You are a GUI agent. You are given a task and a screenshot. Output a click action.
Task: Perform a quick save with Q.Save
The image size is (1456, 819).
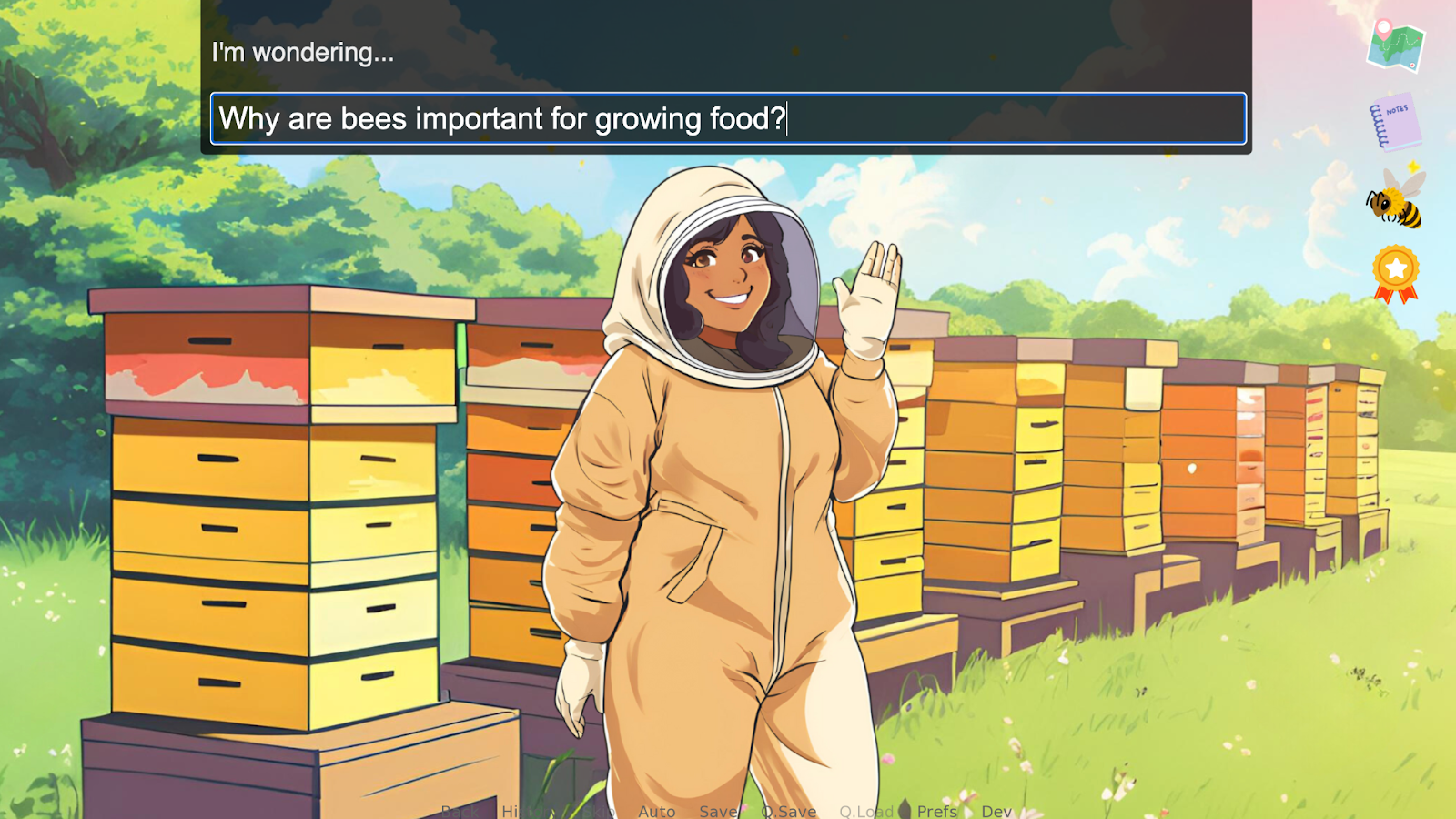(788, 811)
